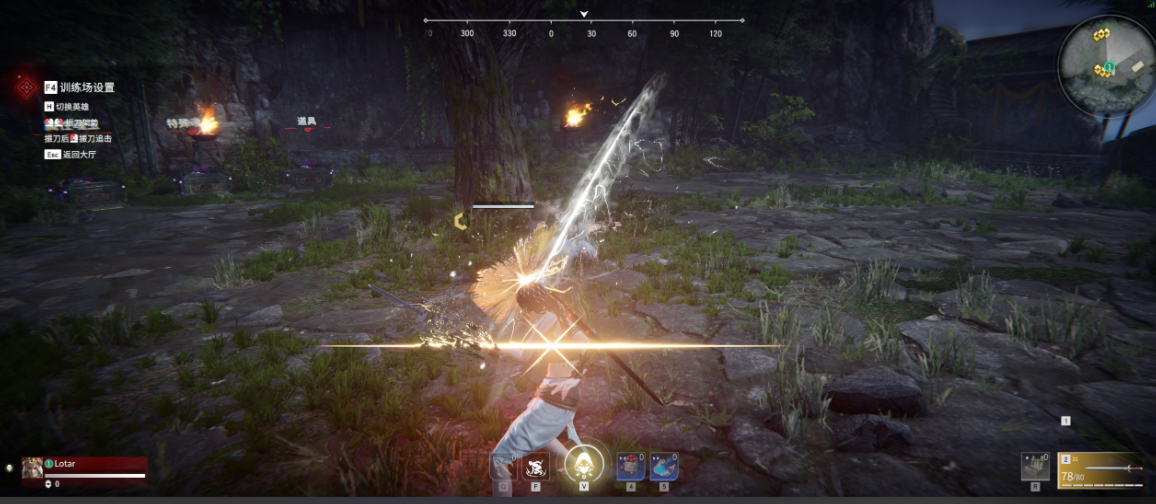Select 返回大厅 to return to lobby

pos(76,155)
